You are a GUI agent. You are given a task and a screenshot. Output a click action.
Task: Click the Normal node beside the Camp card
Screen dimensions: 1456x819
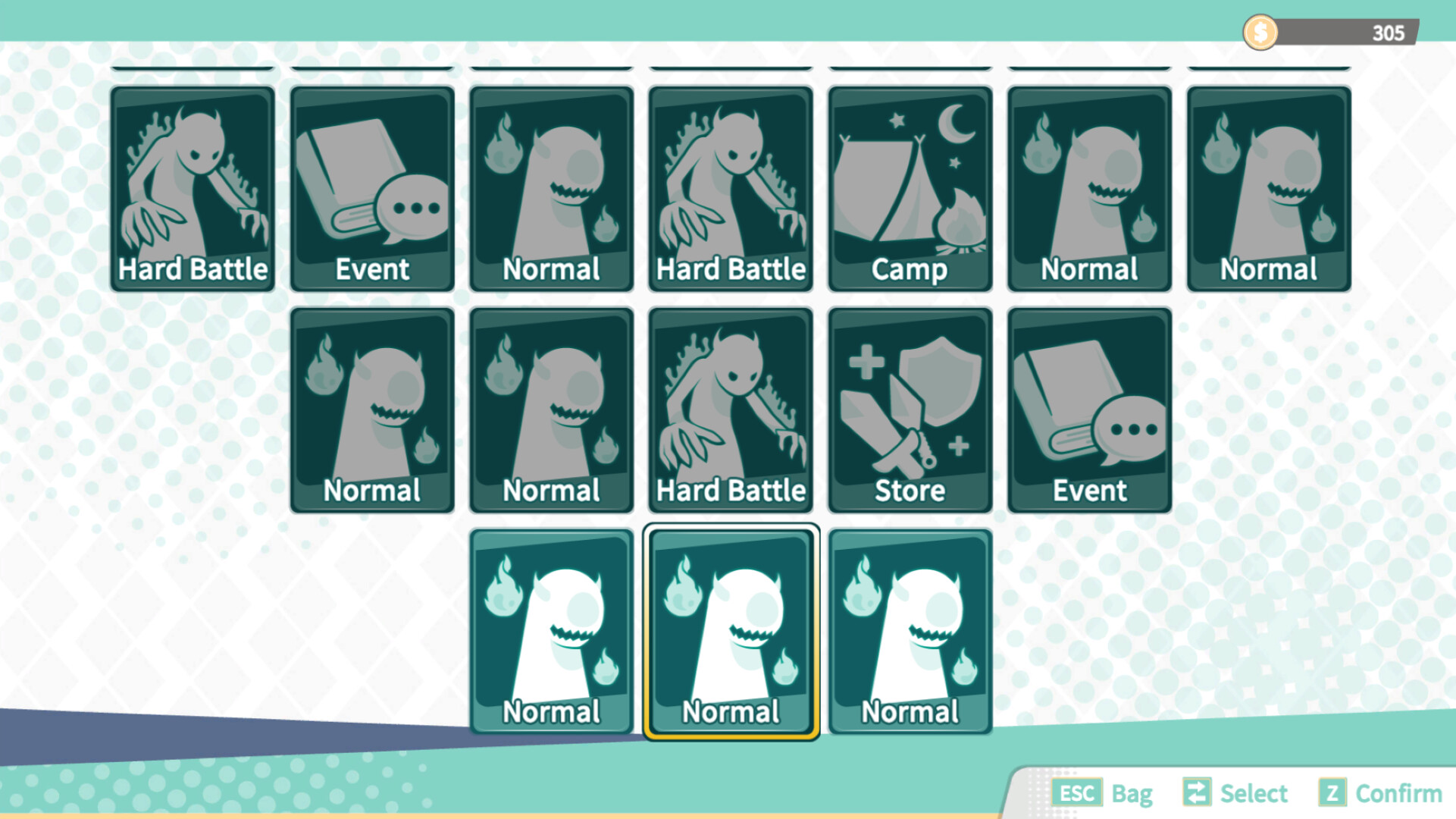[x=1088, y=188]
